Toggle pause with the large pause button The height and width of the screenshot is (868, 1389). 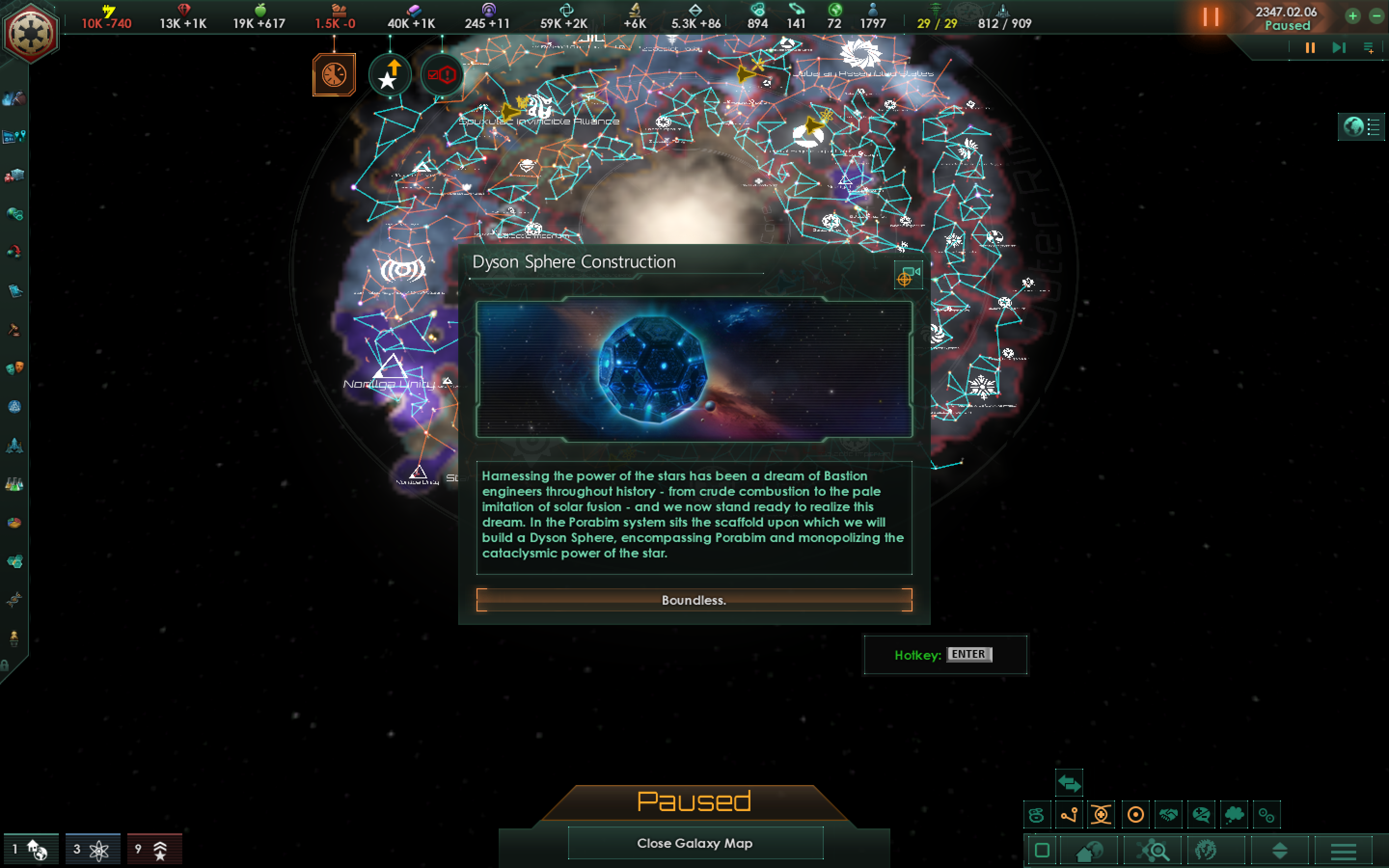coord(1212,17)
